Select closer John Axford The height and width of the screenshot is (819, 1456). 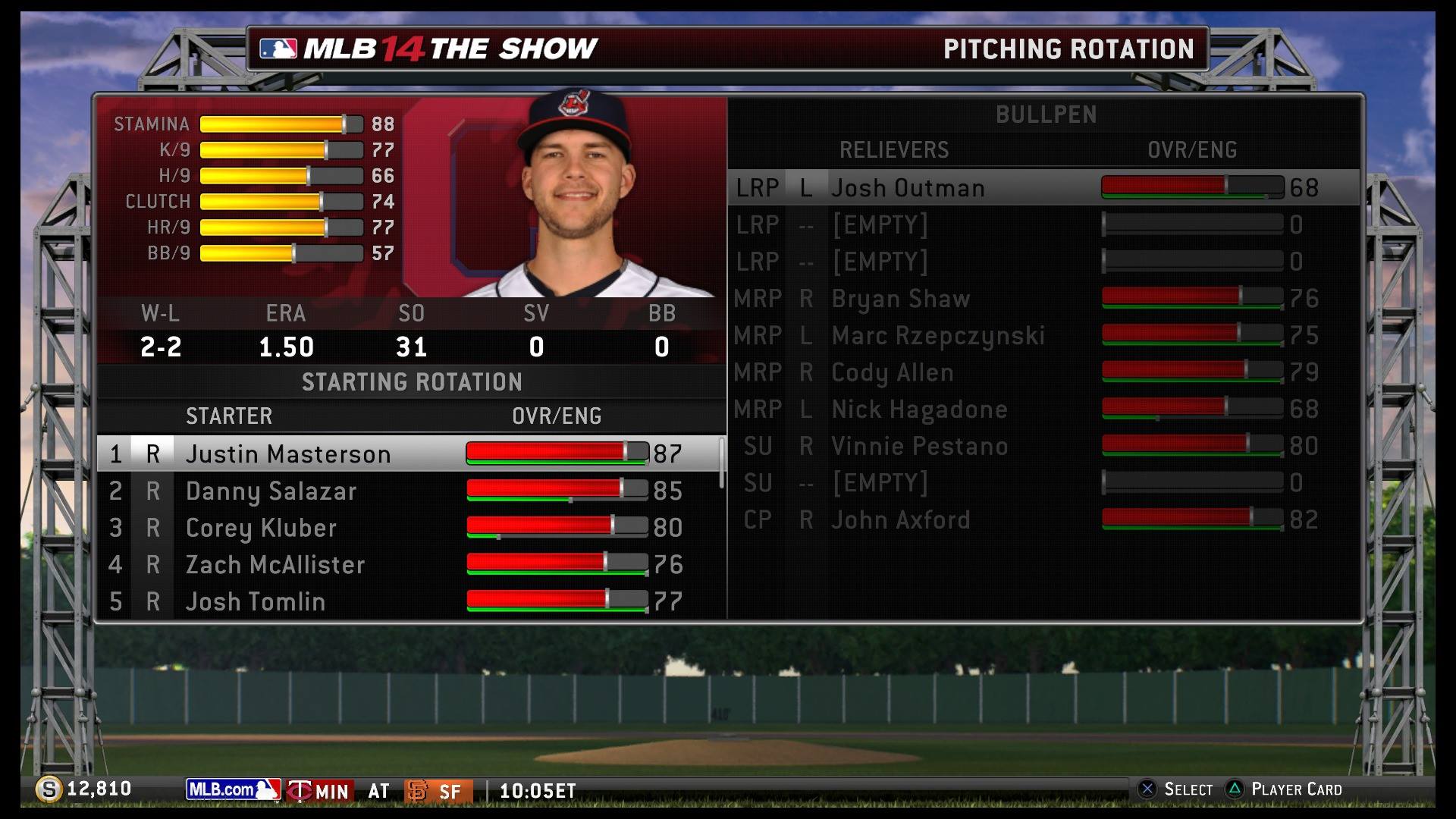pos(900,520)
